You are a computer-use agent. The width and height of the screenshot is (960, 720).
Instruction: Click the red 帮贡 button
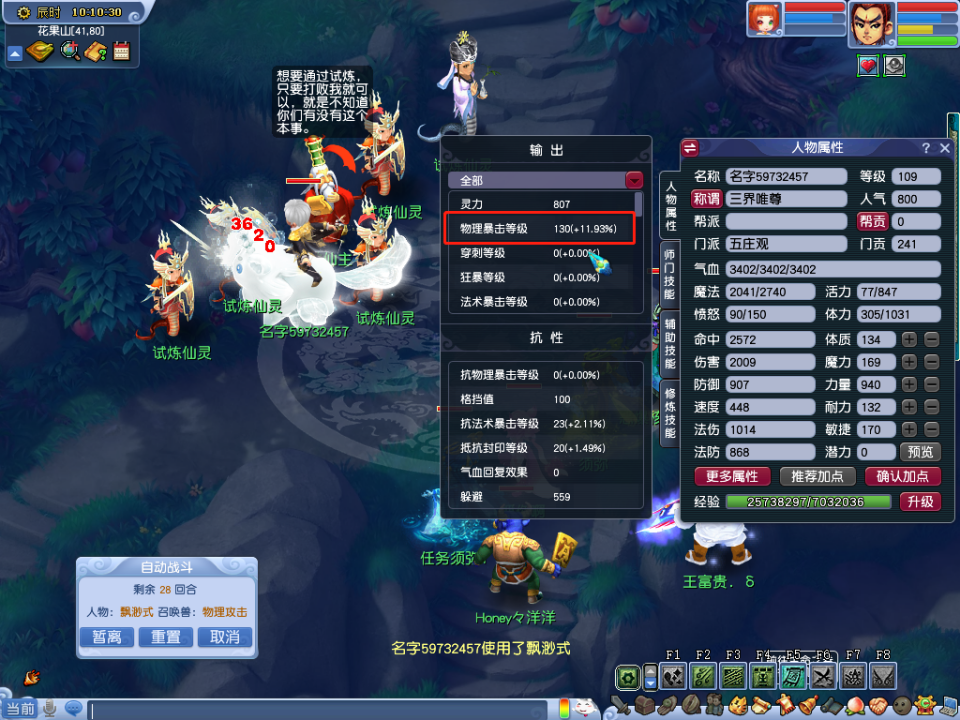[x=872, y=221]
